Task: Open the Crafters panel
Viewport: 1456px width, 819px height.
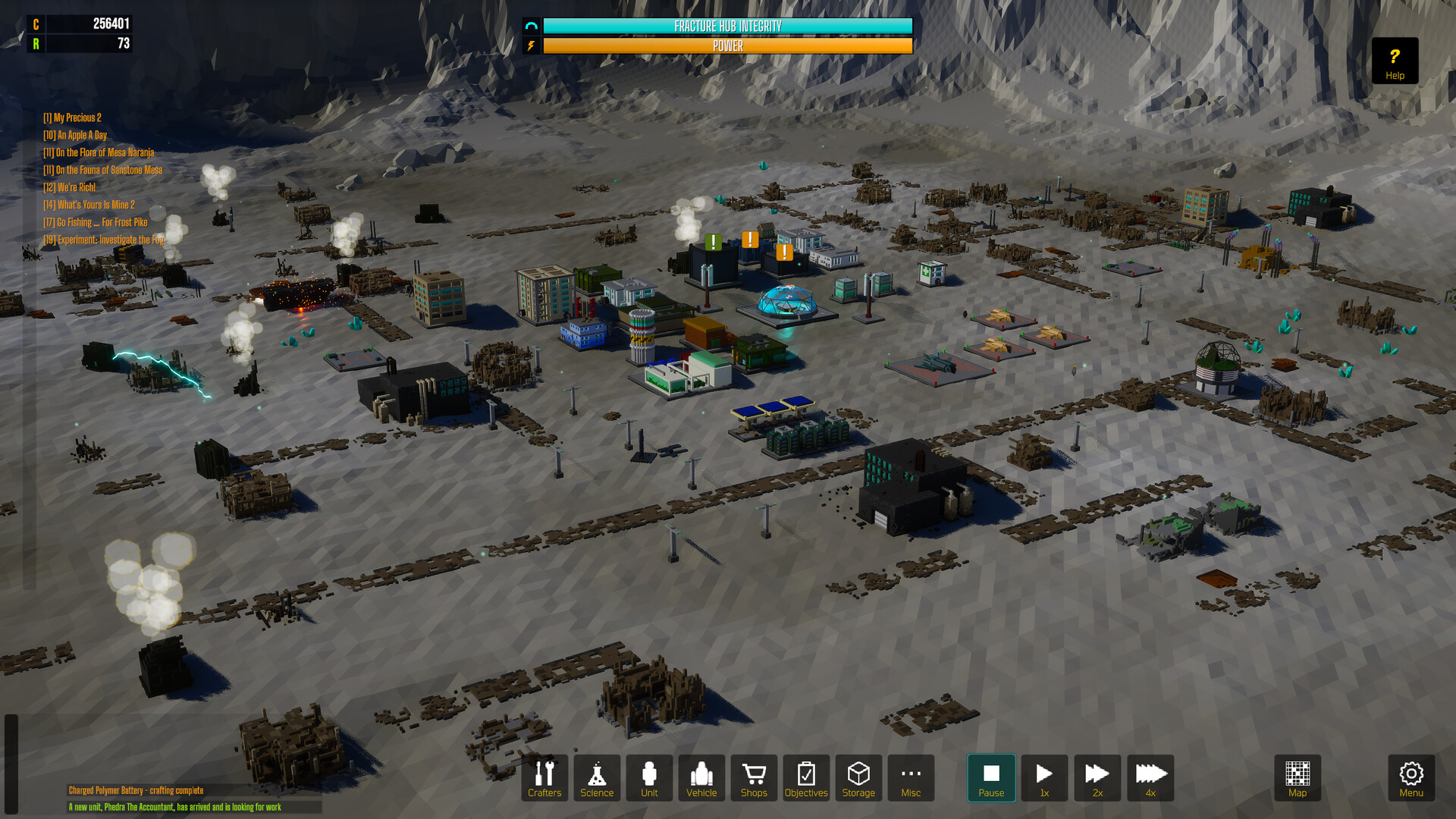Action: point(545,778)
